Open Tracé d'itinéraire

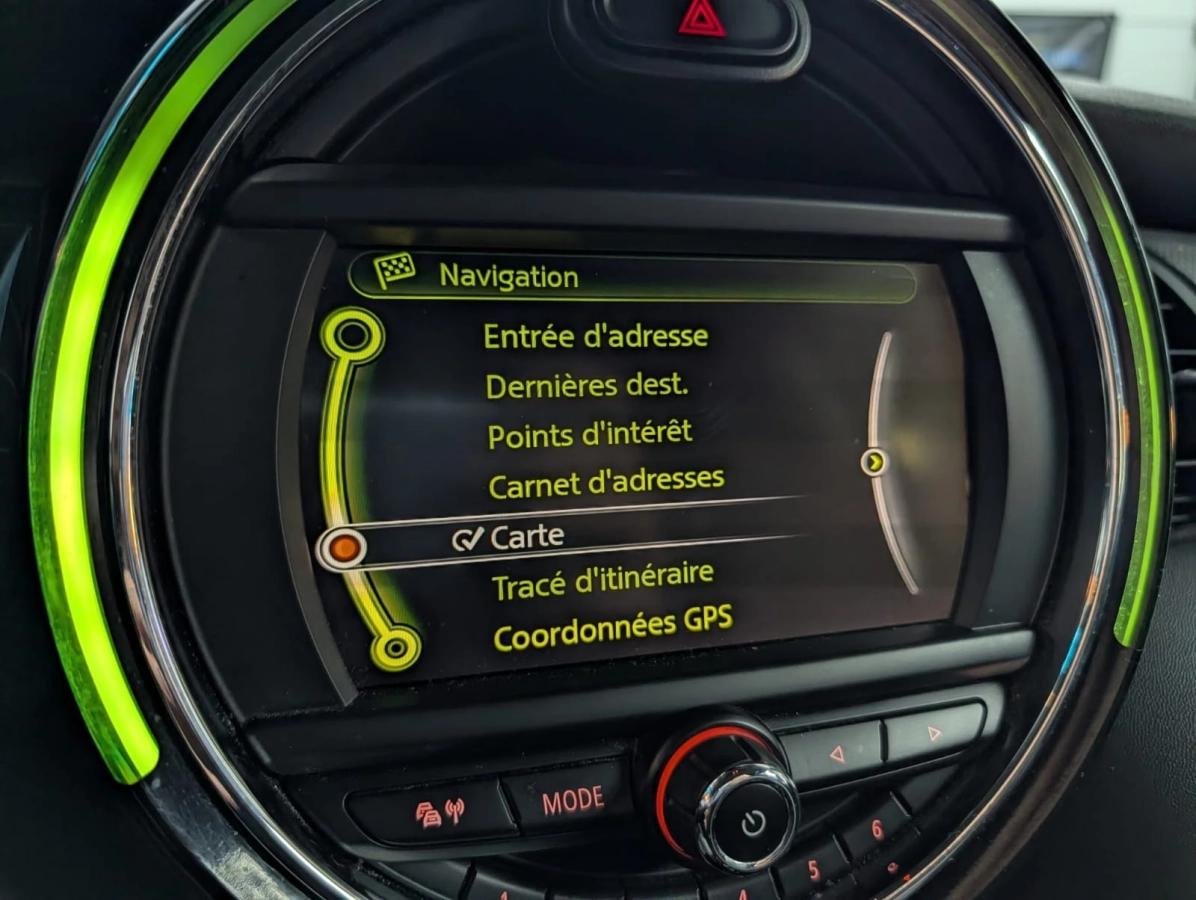603,582
